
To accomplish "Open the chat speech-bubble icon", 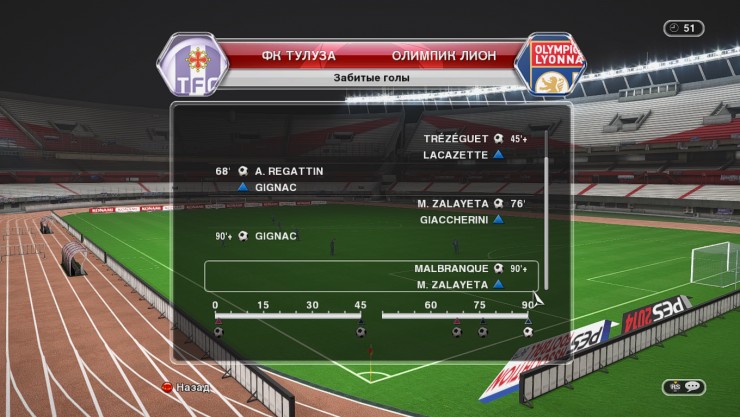I will point(682,386).
